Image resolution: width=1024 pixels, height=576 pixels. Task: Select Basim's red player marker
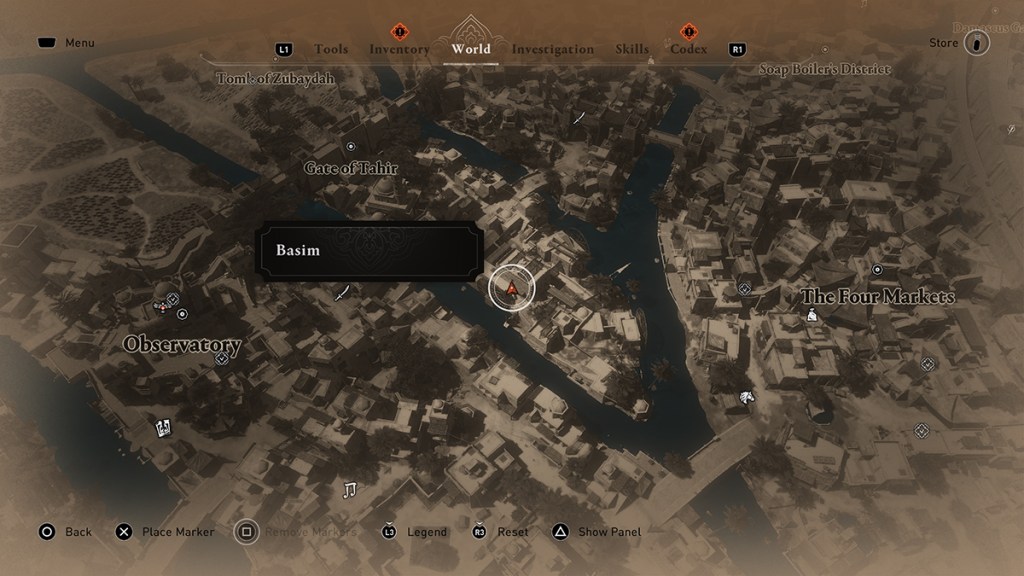click(x=512, y=289)
